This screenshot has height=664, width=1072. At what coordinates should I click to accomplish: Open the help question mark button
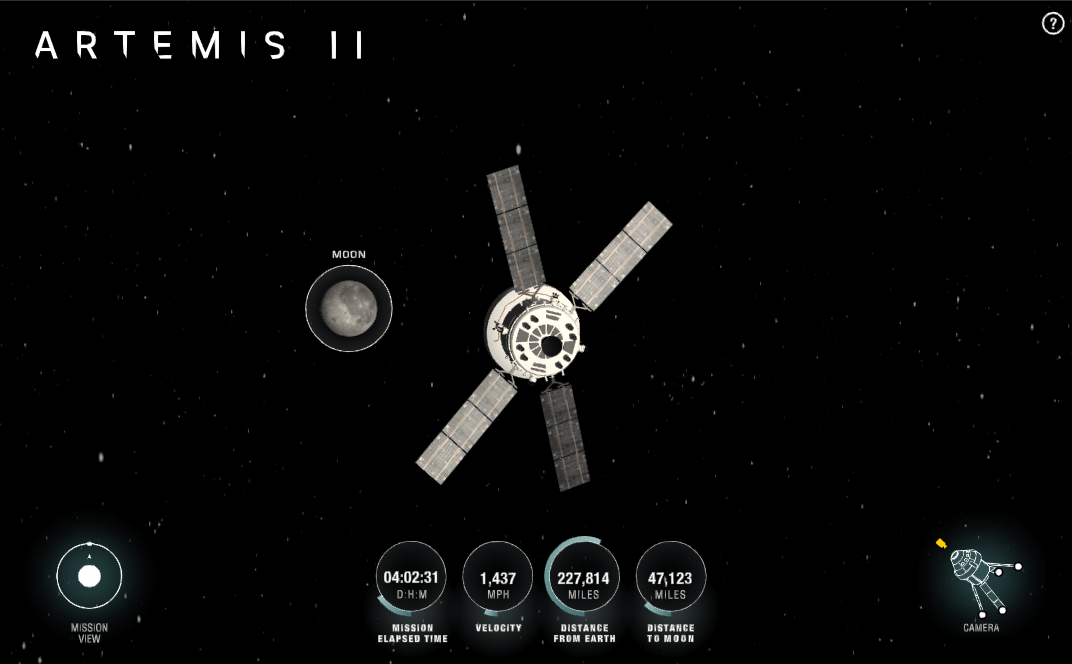(1053, 24)
